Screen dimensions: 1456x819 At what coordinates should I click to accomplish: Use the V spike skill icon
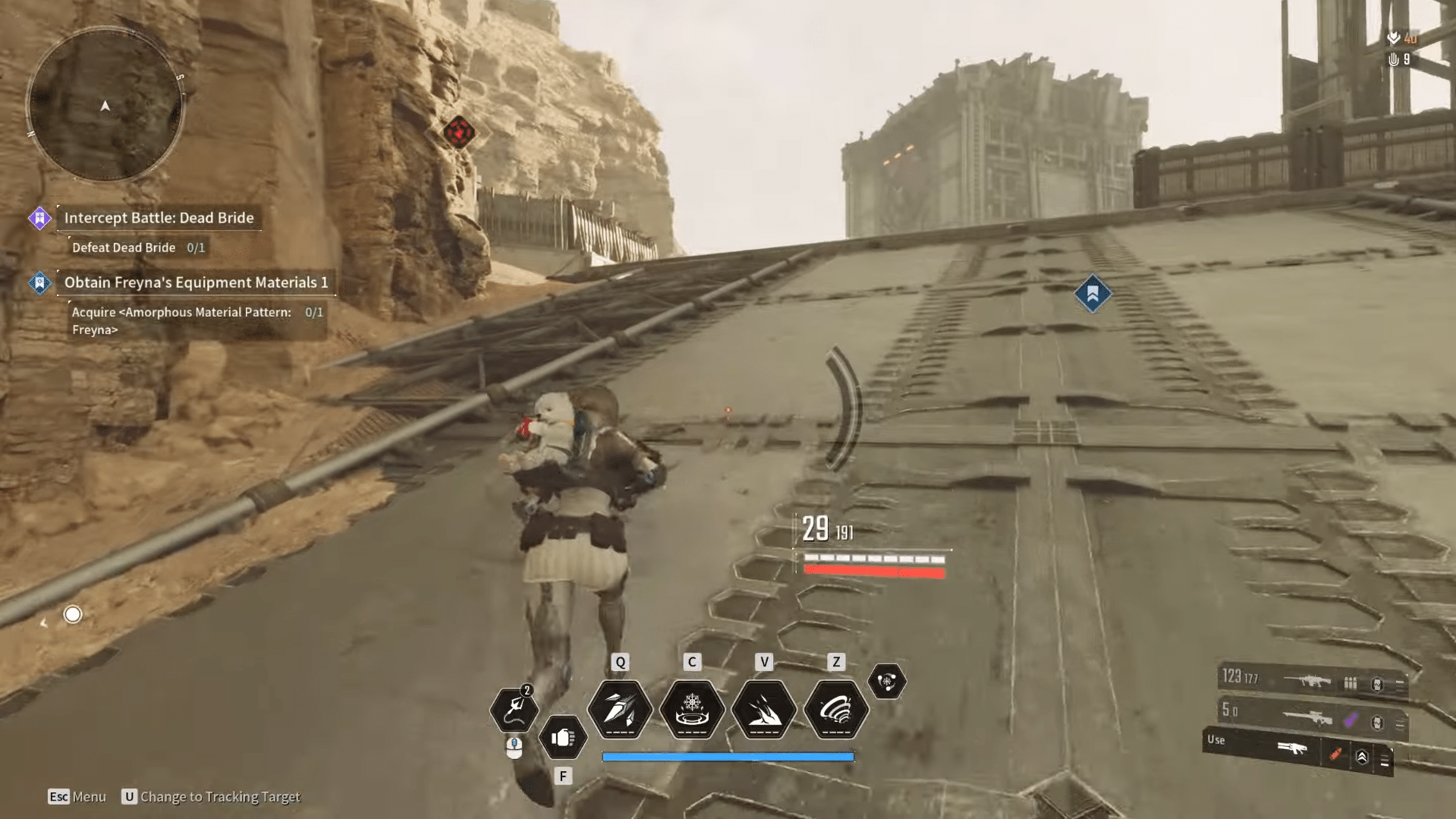pos(763,710)
